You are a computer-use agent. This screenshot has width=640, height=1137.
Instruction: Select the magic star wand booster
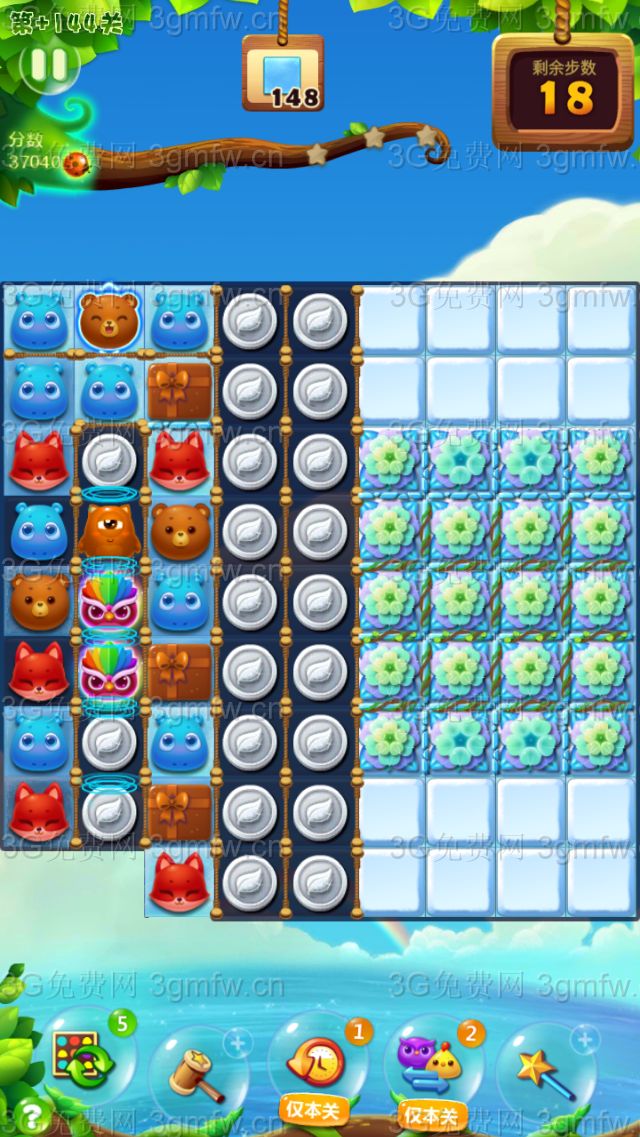point(545,1070)
